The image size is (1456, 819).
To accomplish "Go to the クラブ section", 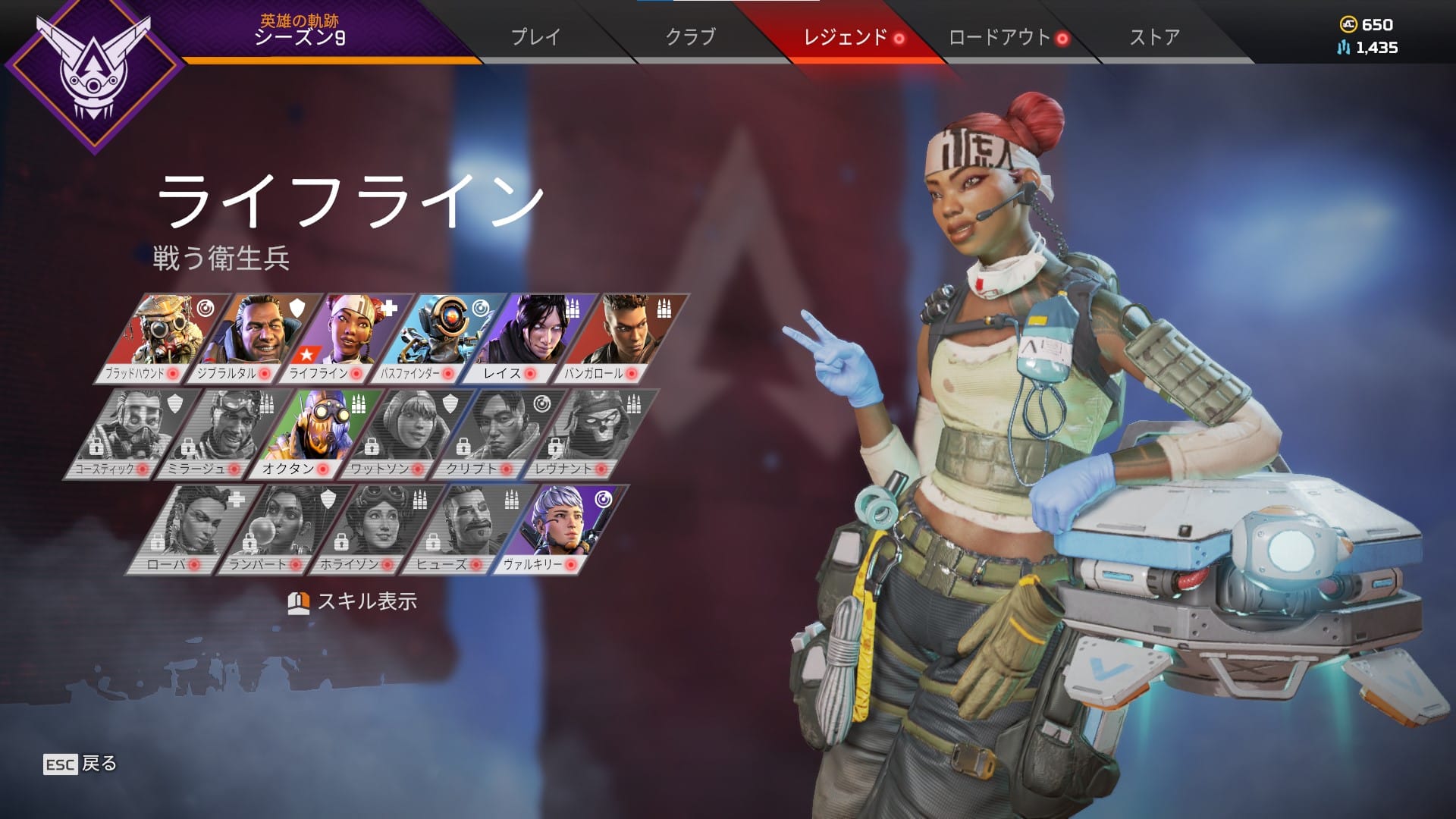I will pyautogui.click(x=689, y=36).
